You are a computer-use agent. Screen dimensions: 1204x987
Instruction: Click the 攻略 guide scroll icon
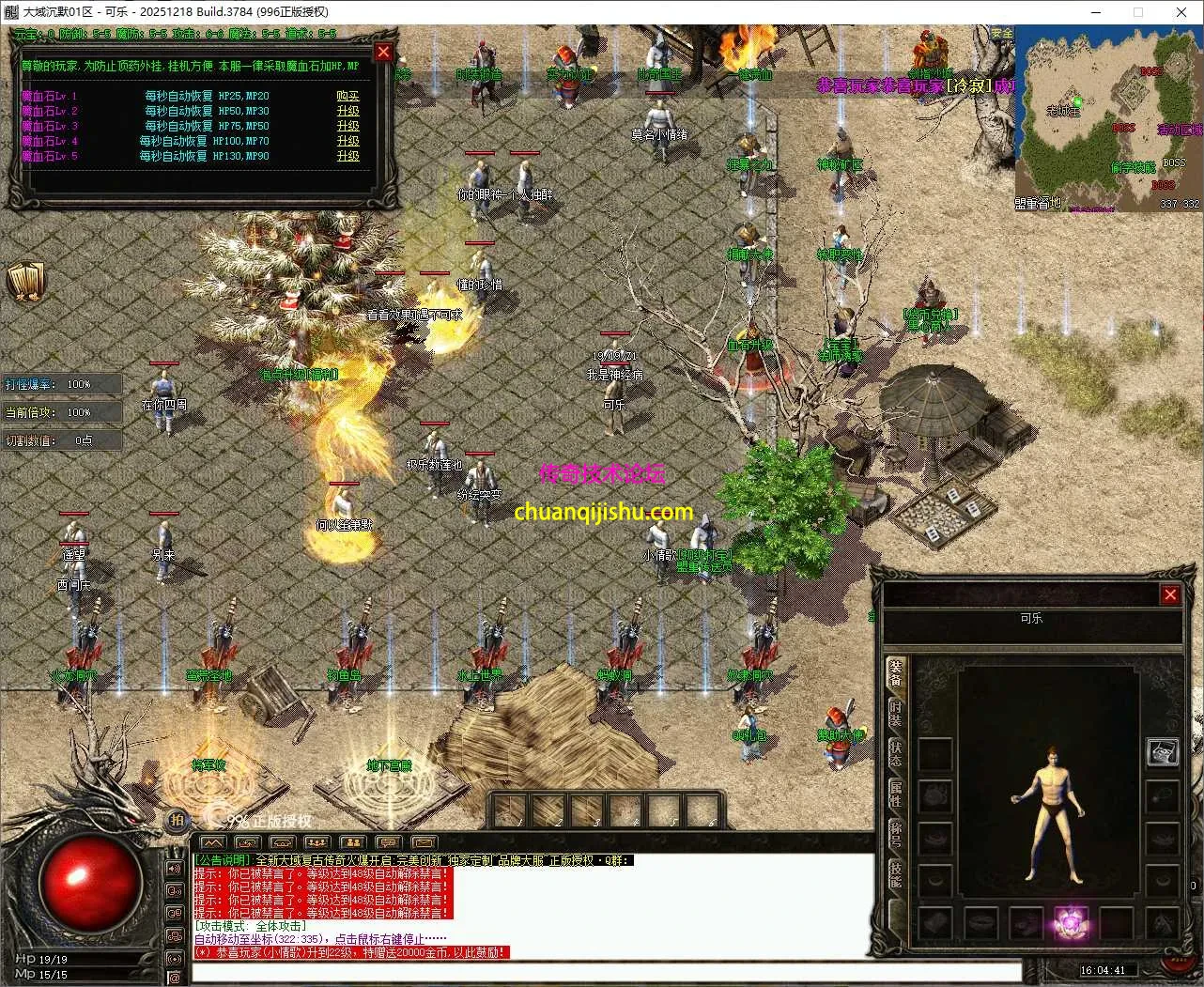coord(25,281)
